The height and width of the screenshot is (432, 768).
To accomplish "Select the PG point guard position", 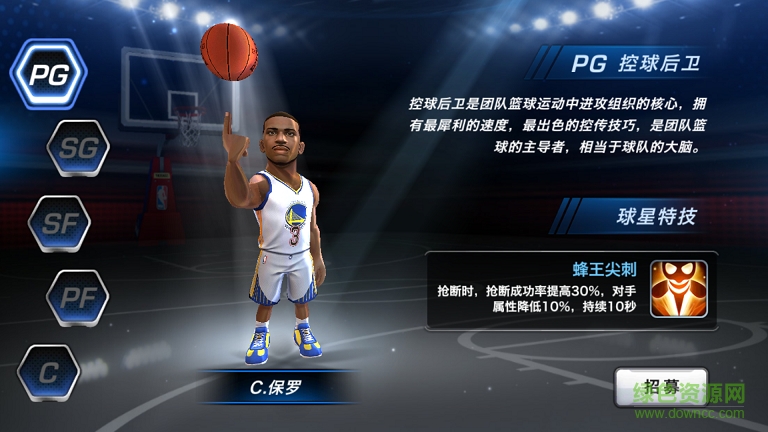I will coord(48,74).
